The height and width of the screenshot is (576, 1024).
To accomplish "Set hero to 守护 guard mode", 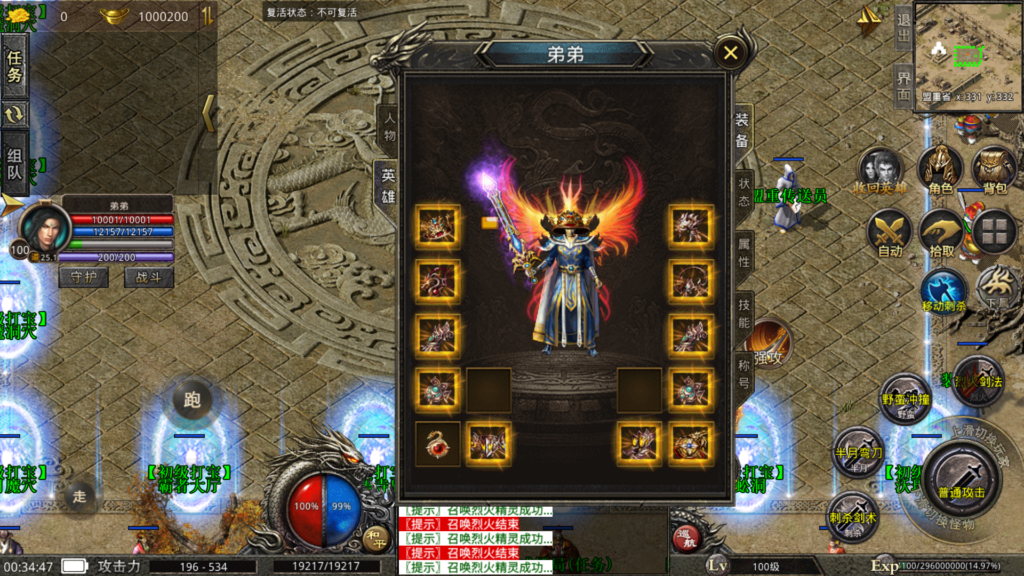I will pyautogui.click(x=83, y=277).
